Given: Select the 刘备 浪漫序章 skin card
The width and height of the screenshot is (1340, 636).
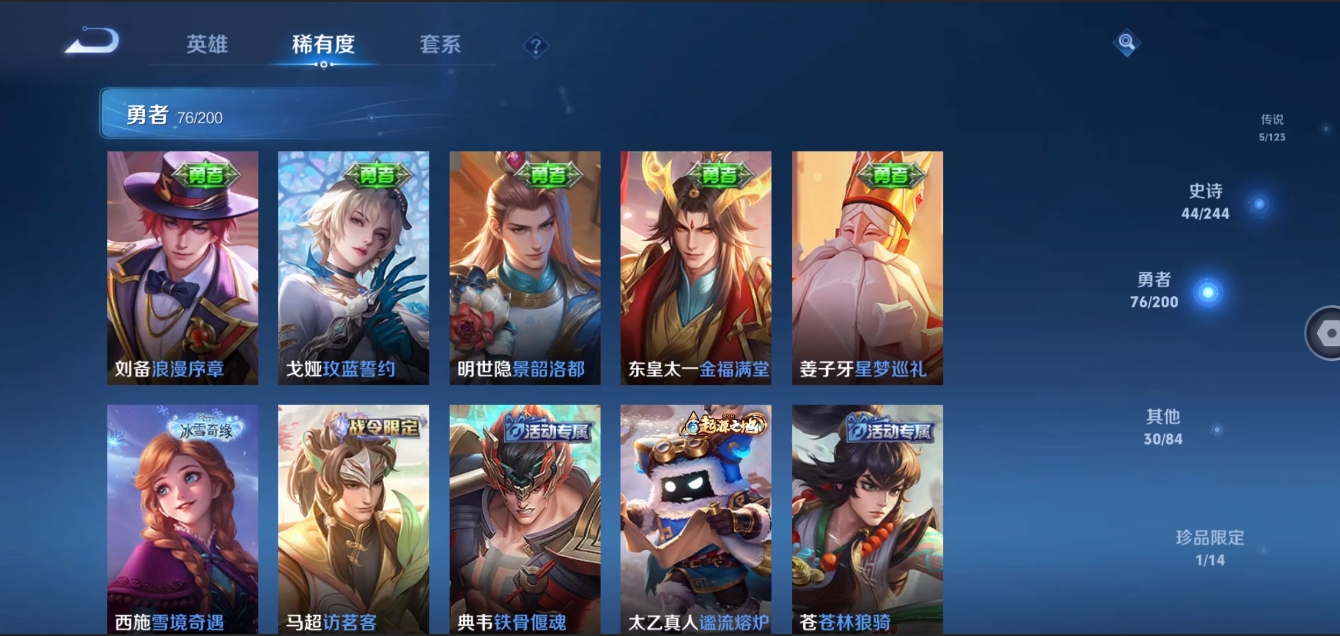Looking at the screenshot, I should point(182,267).
